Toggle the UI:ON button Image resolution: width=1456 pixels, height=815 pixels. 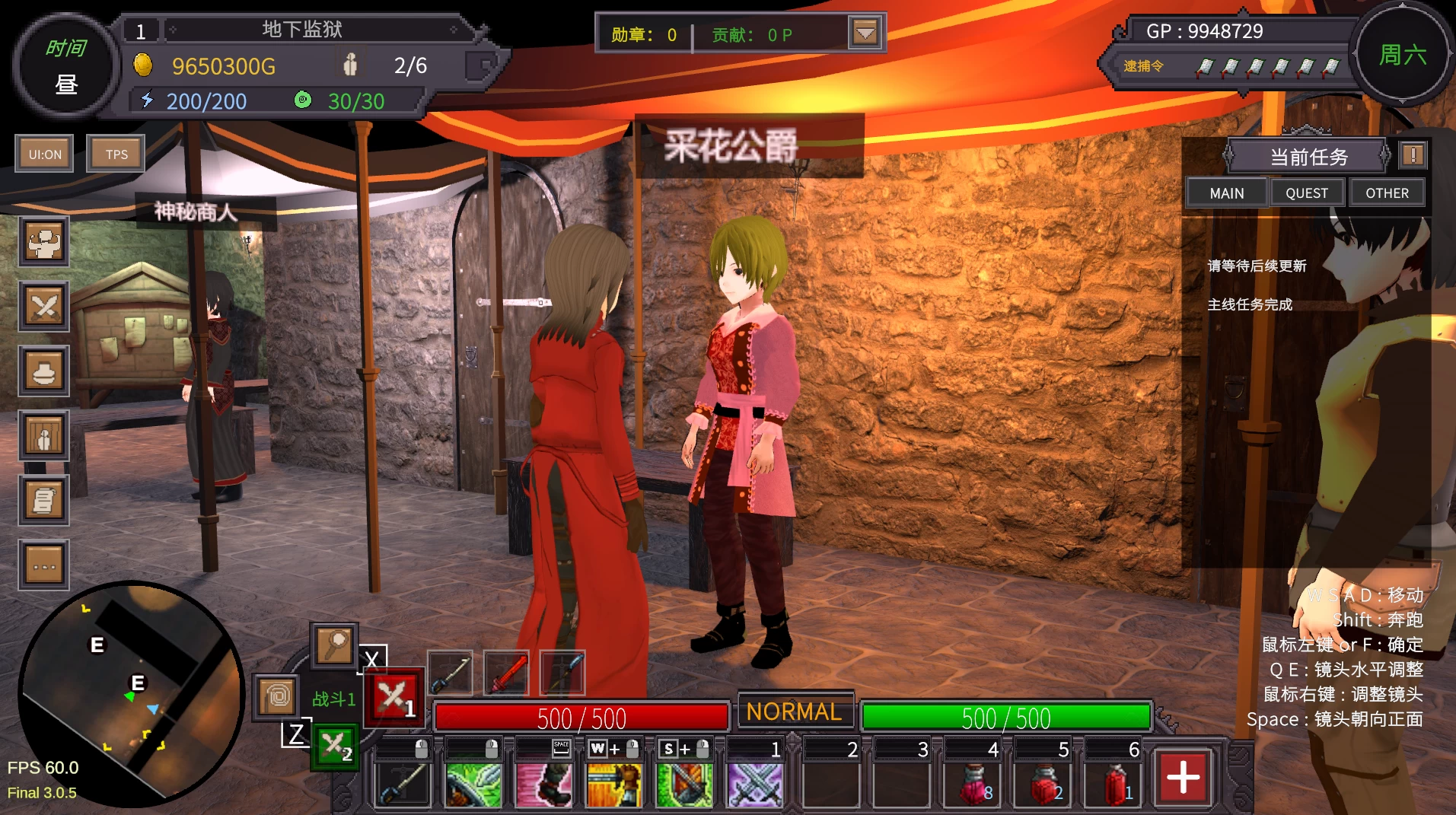(x=45, y=154)
